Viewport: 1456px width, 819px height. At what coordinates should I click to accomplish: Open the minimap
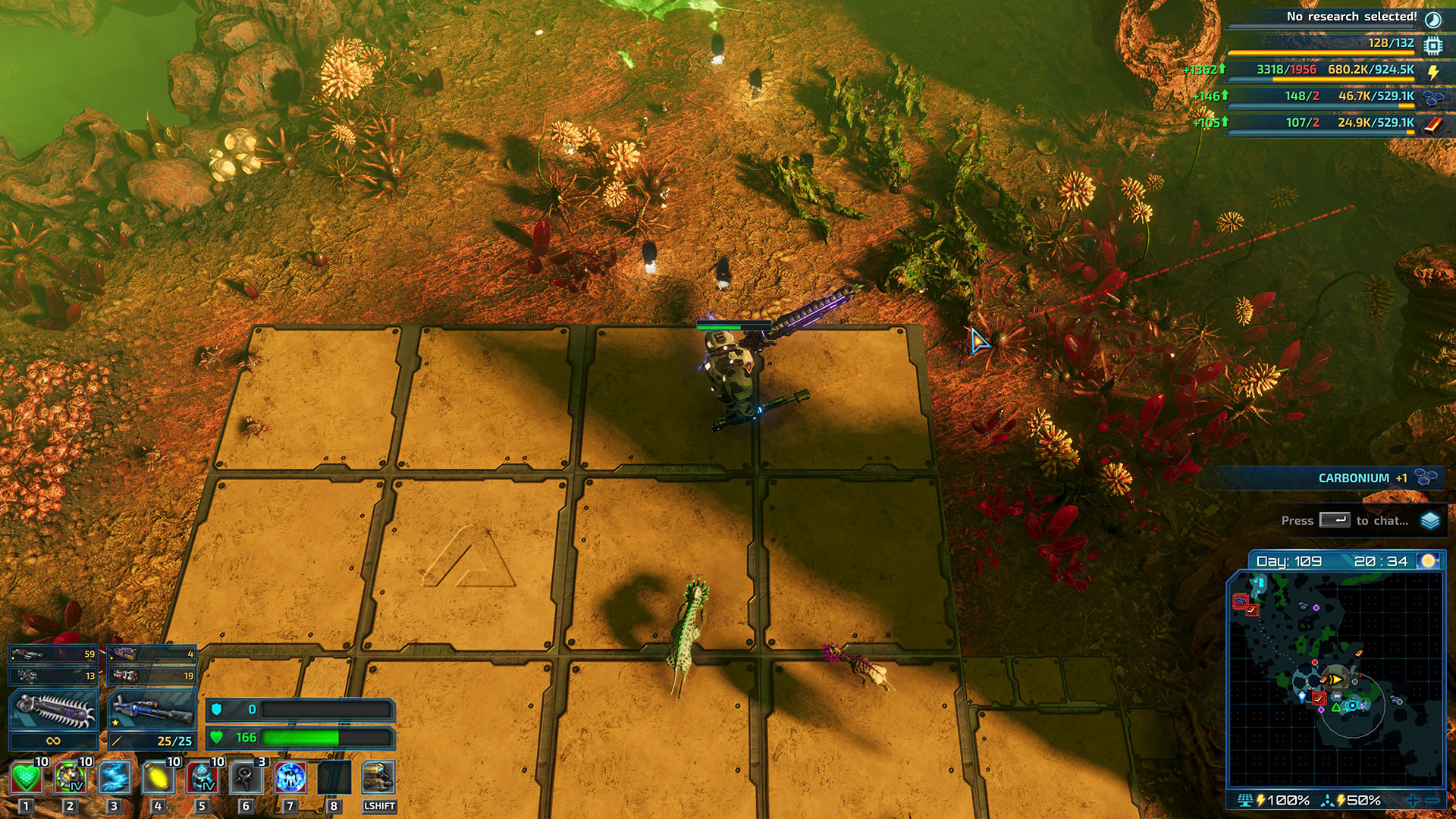pos(1335,679)
